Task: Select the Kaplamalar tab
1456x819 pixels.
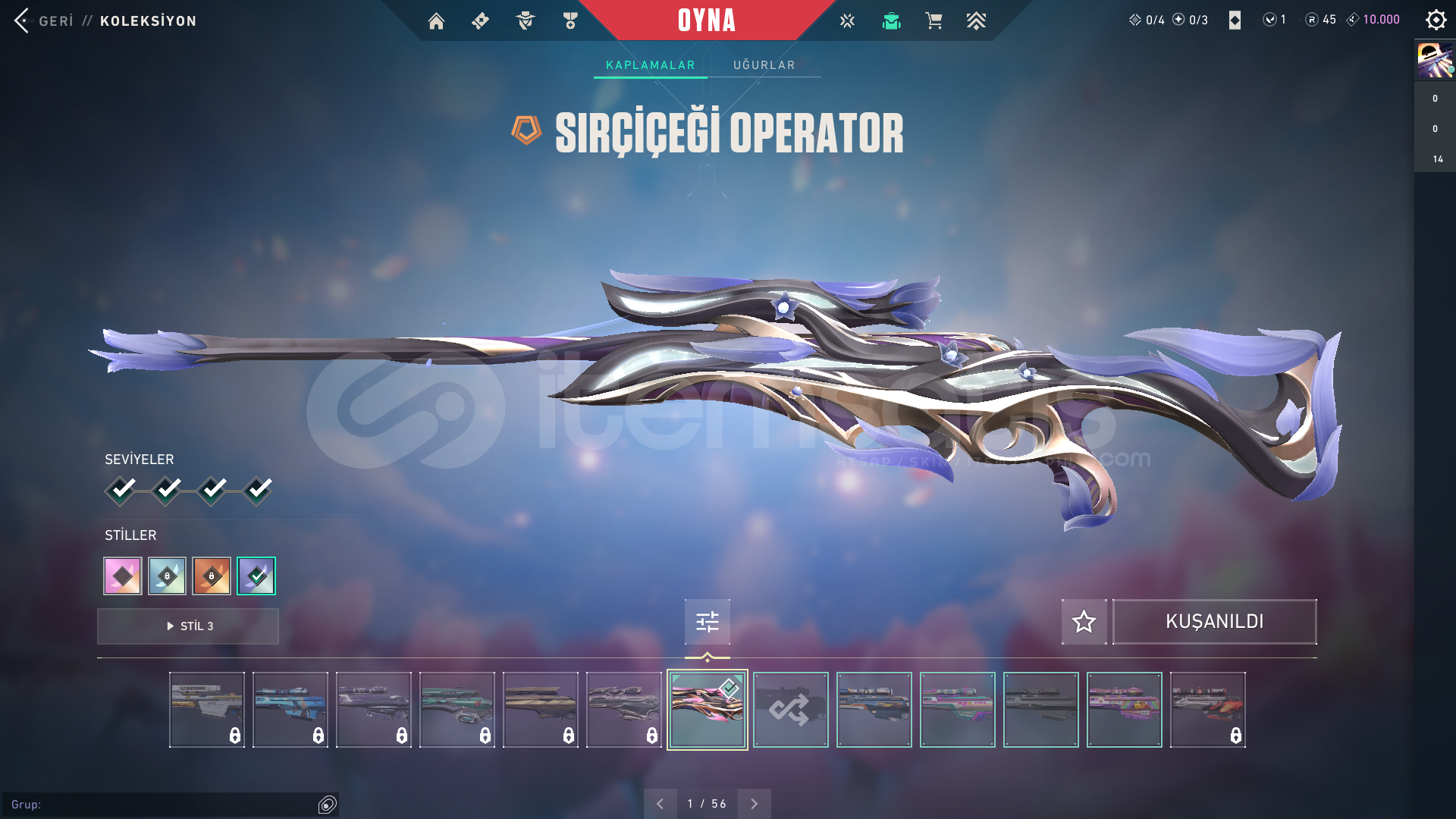Action: click(650, 65)
